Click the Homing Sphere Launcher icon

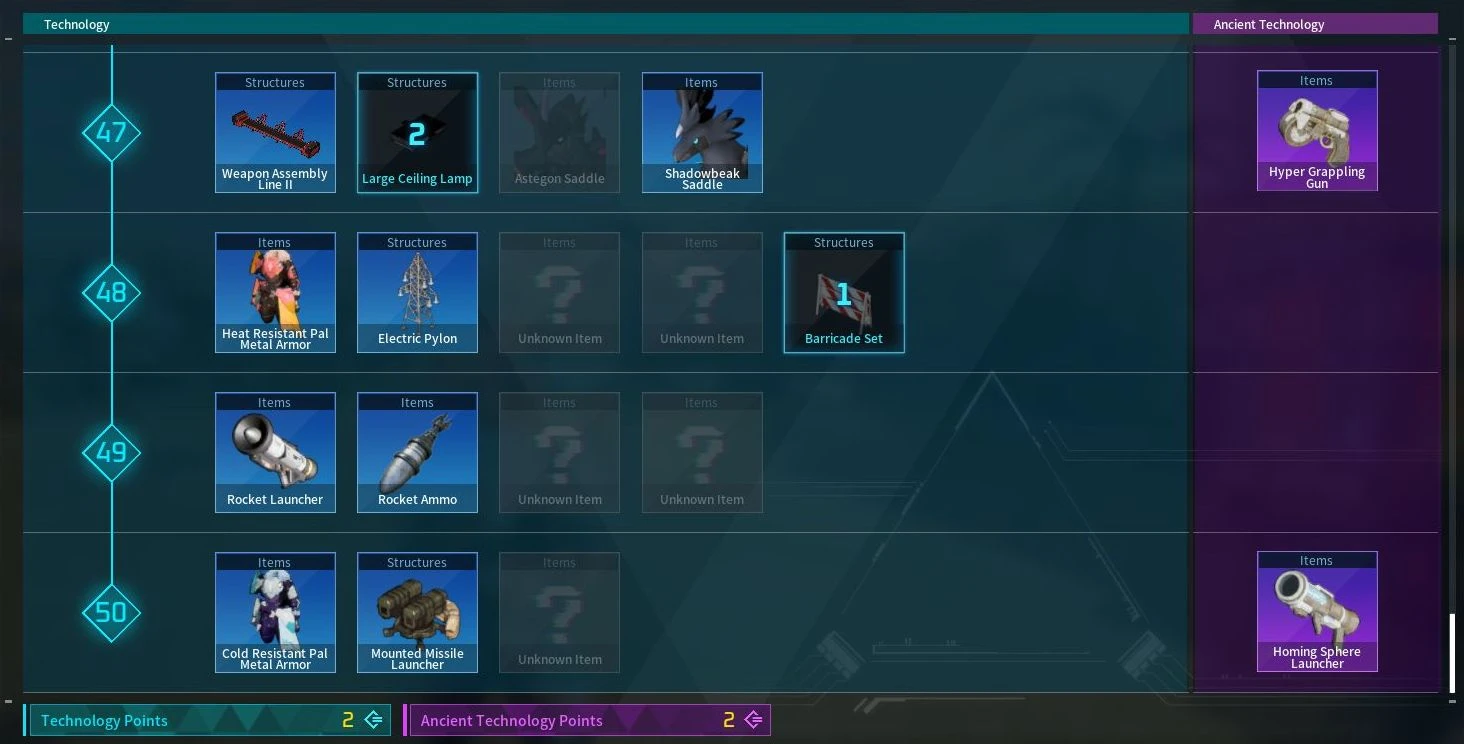[1317, 611]
